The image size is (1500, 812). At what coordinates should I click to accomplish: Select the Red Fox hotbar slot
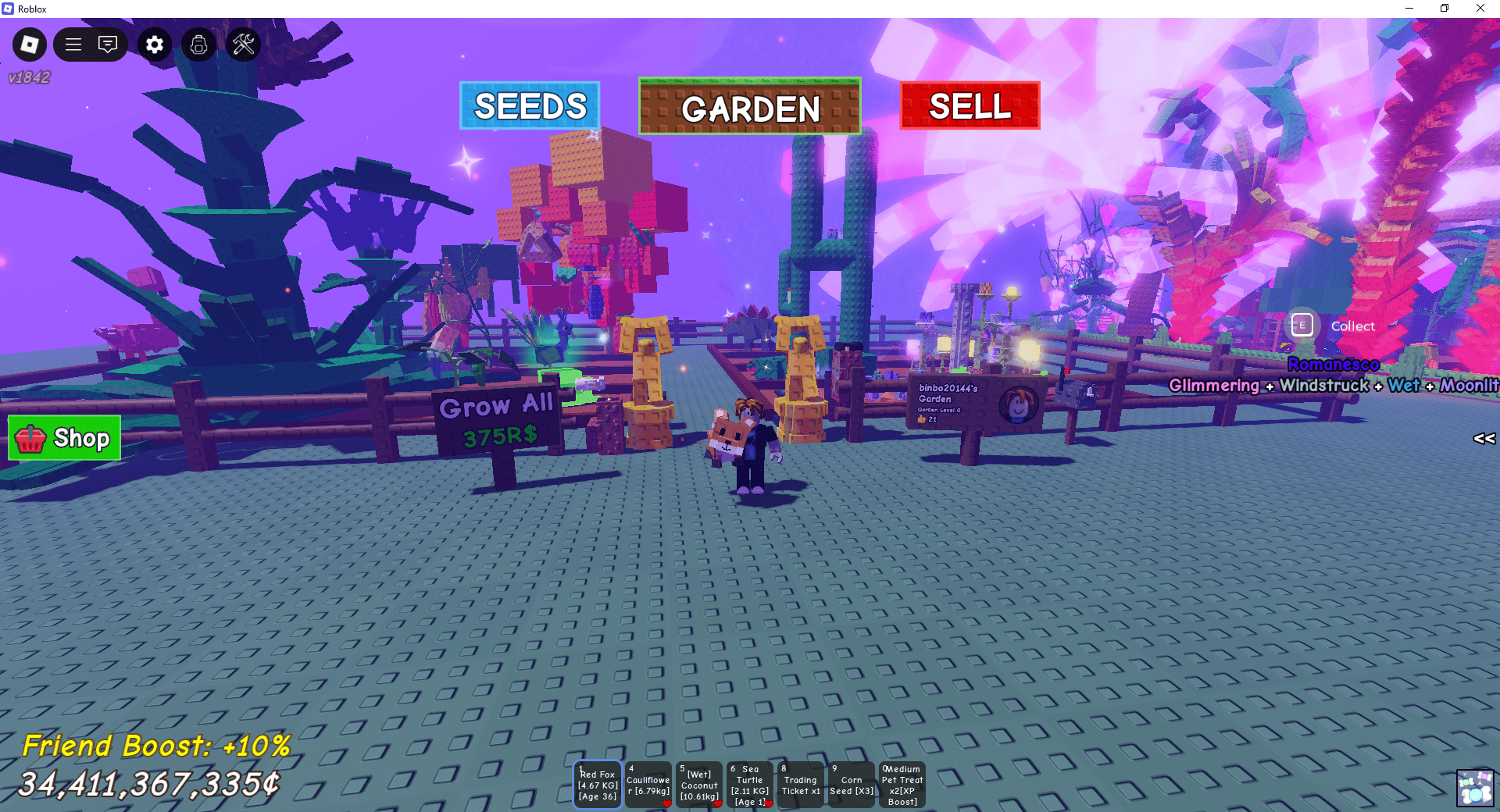coord(598,785)
